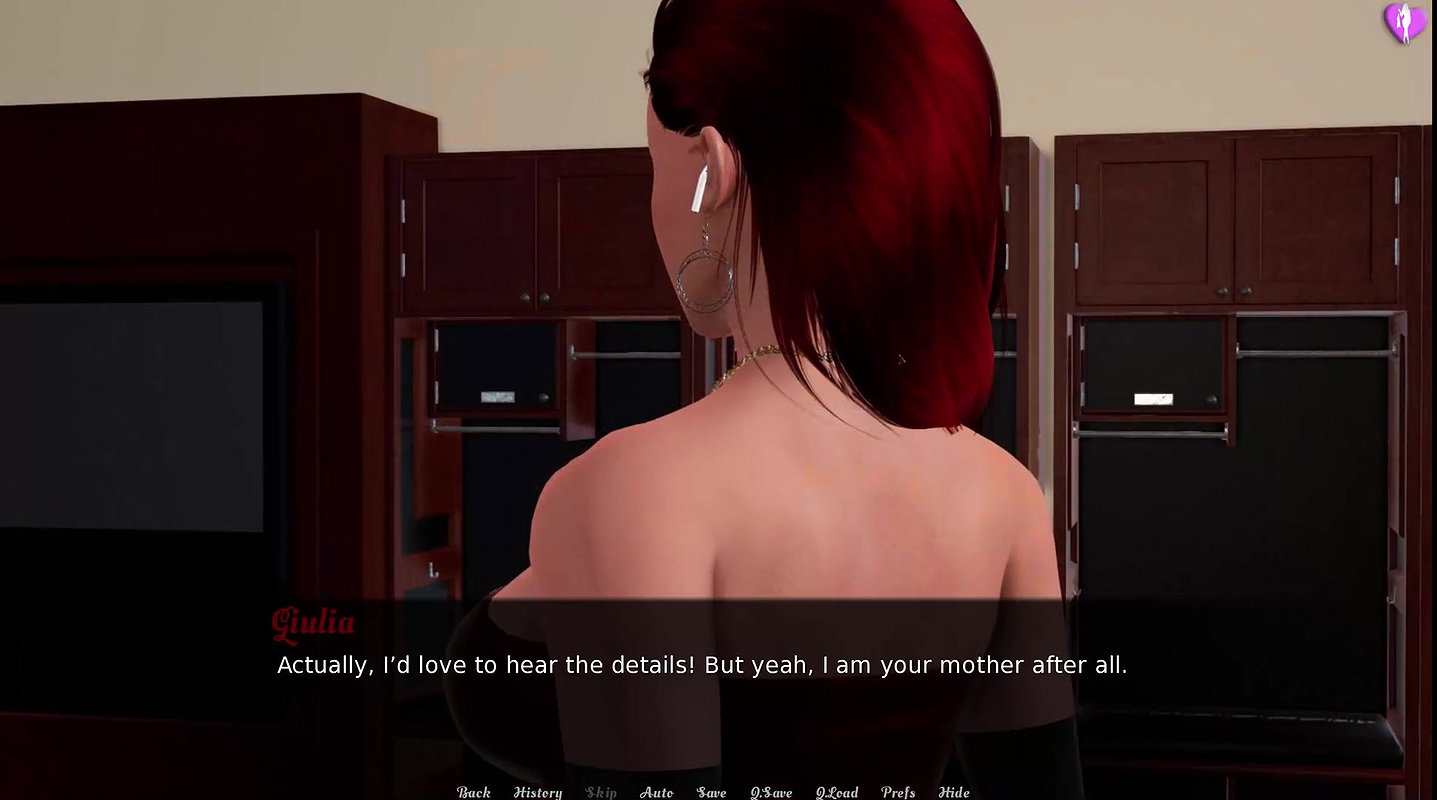Load the last quicksave via Q.Load
The image size is (1437, 800).
pyautogui.click(x=836, y=791)
